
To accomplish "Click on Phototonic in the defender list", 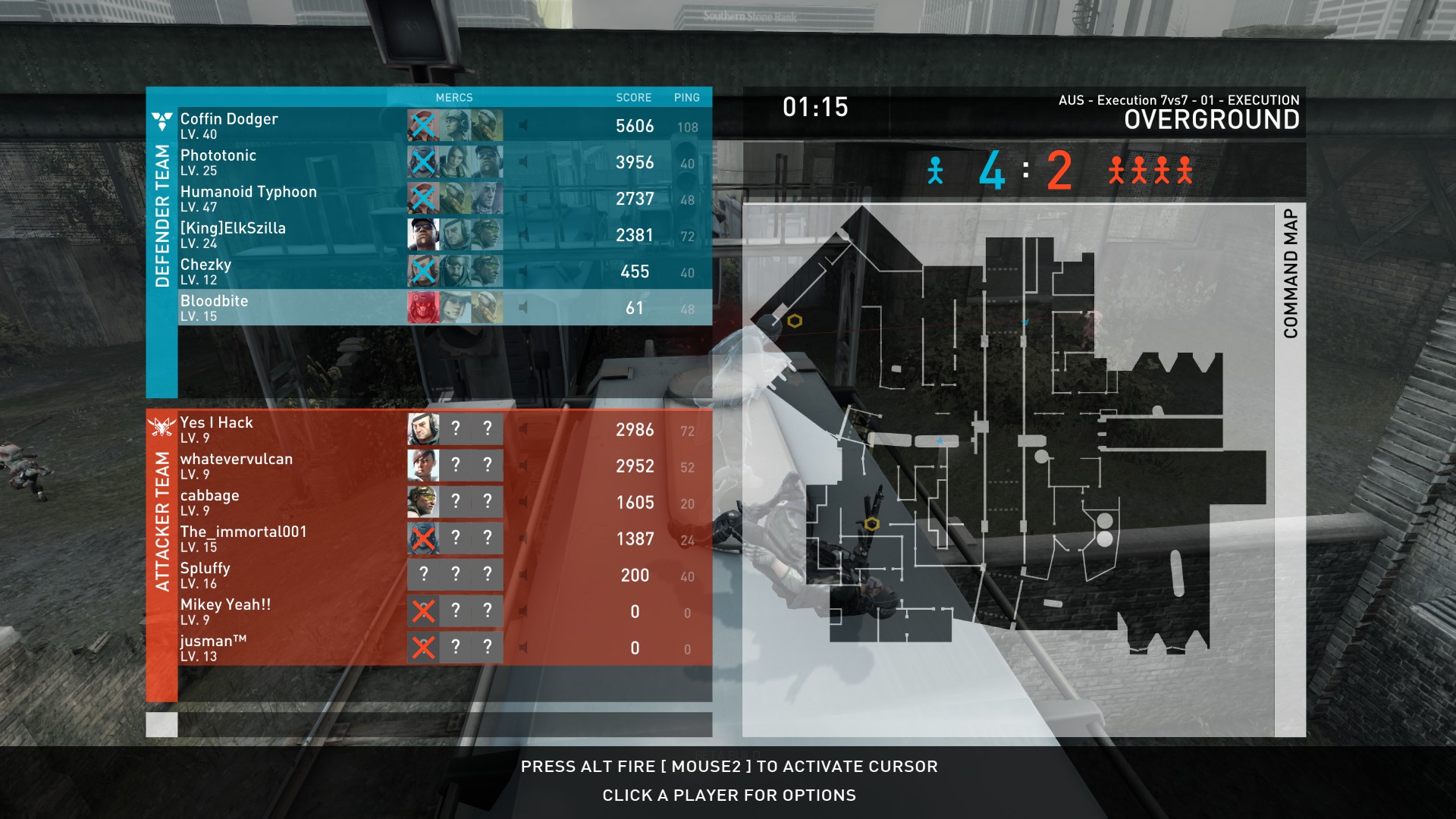I will (218, 162).
